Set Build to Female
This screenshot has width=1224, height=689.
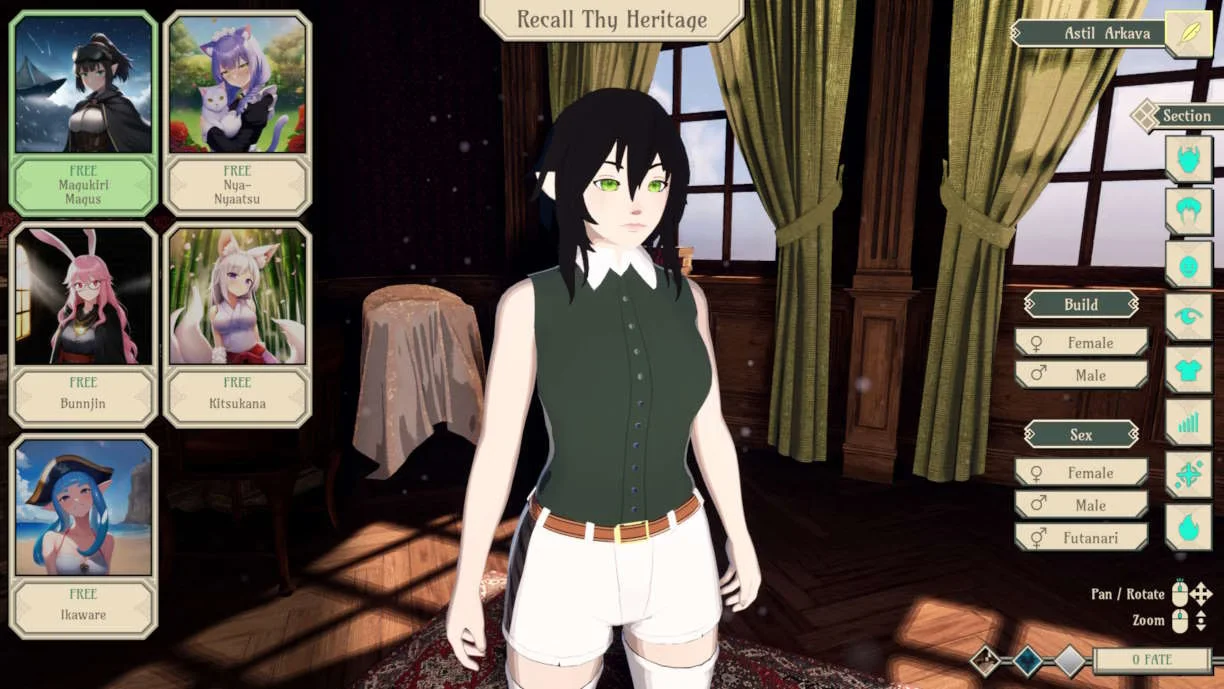click(x=1081, y=343)
